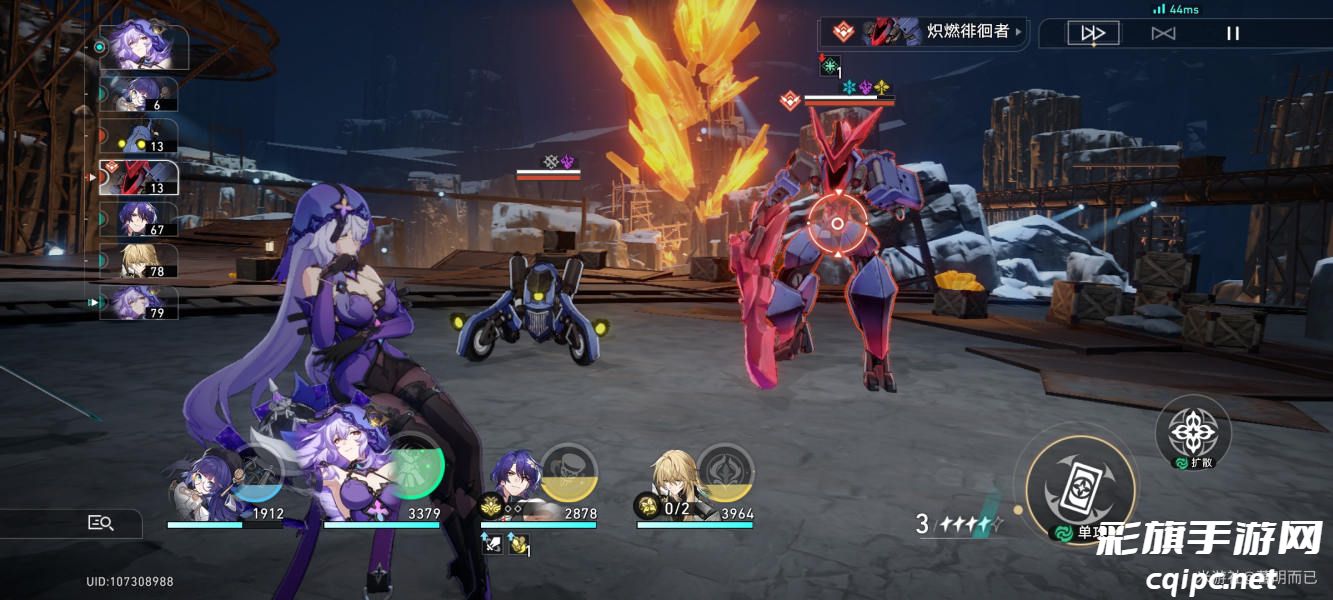The width and height of the screenshot is (1333, 600).
Task: Select the turn order entry numbered 6
Action: [139, 94]
